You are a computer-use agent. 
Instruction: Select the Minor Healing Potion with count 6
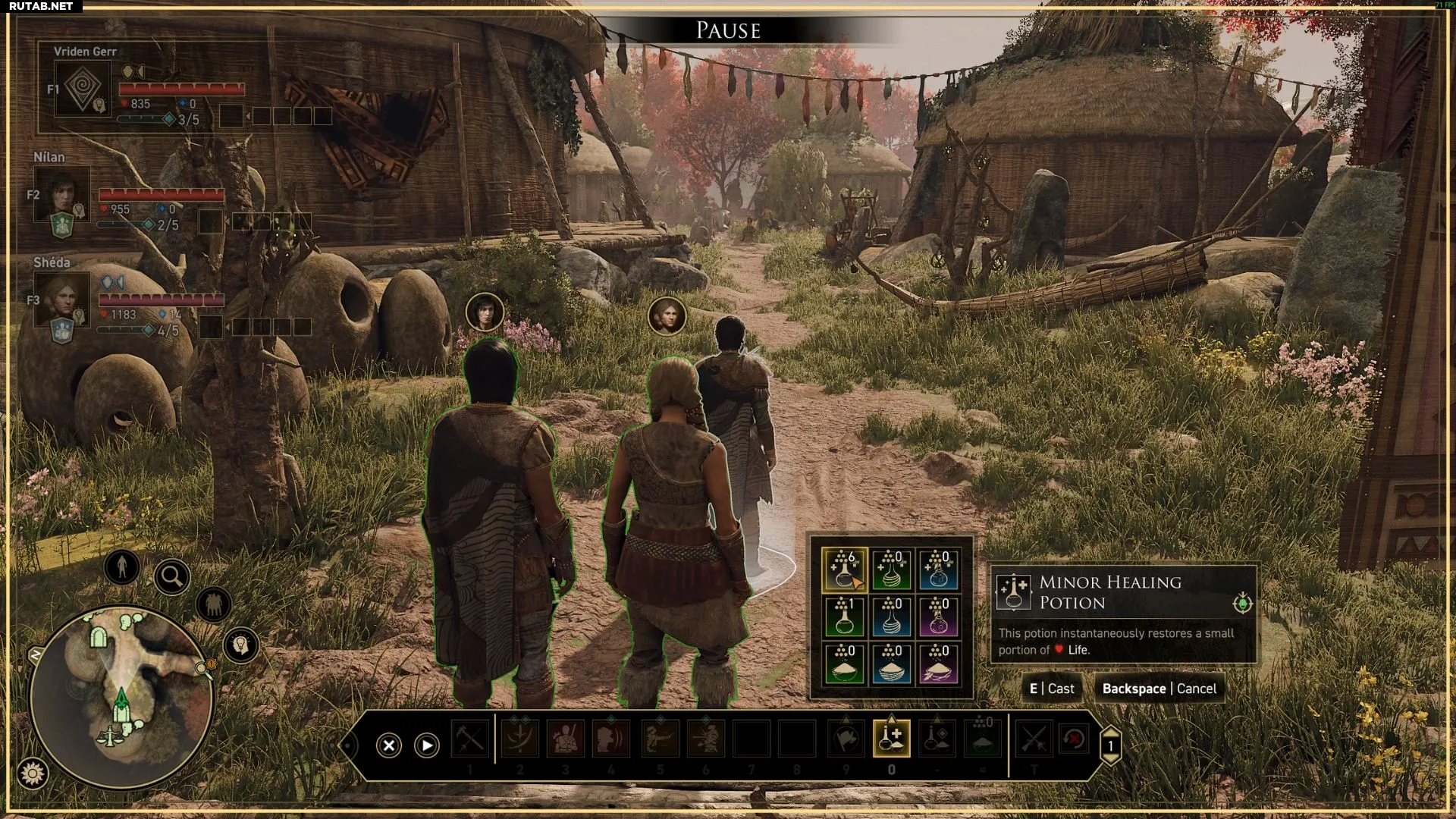pos(843,569)
